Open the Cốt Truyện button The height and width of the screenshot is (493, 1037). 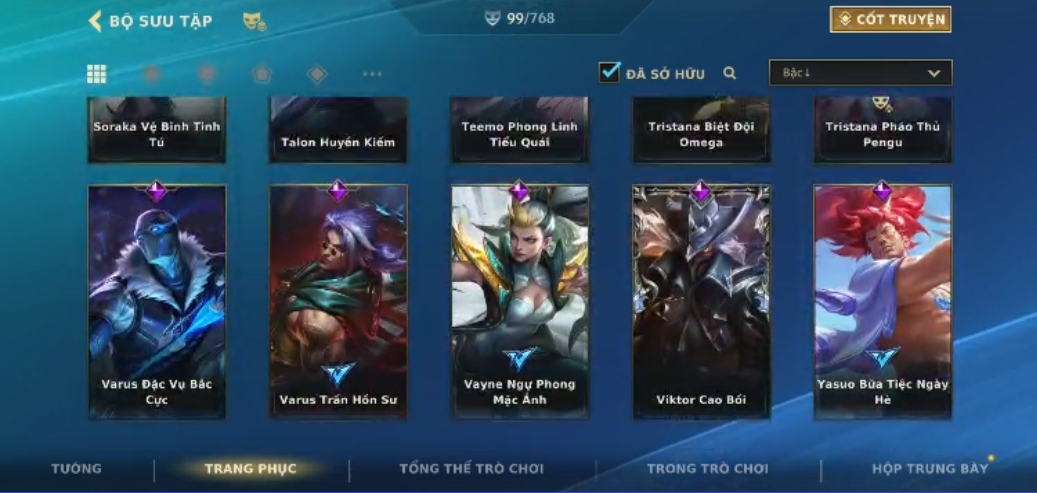pos(890,19)
